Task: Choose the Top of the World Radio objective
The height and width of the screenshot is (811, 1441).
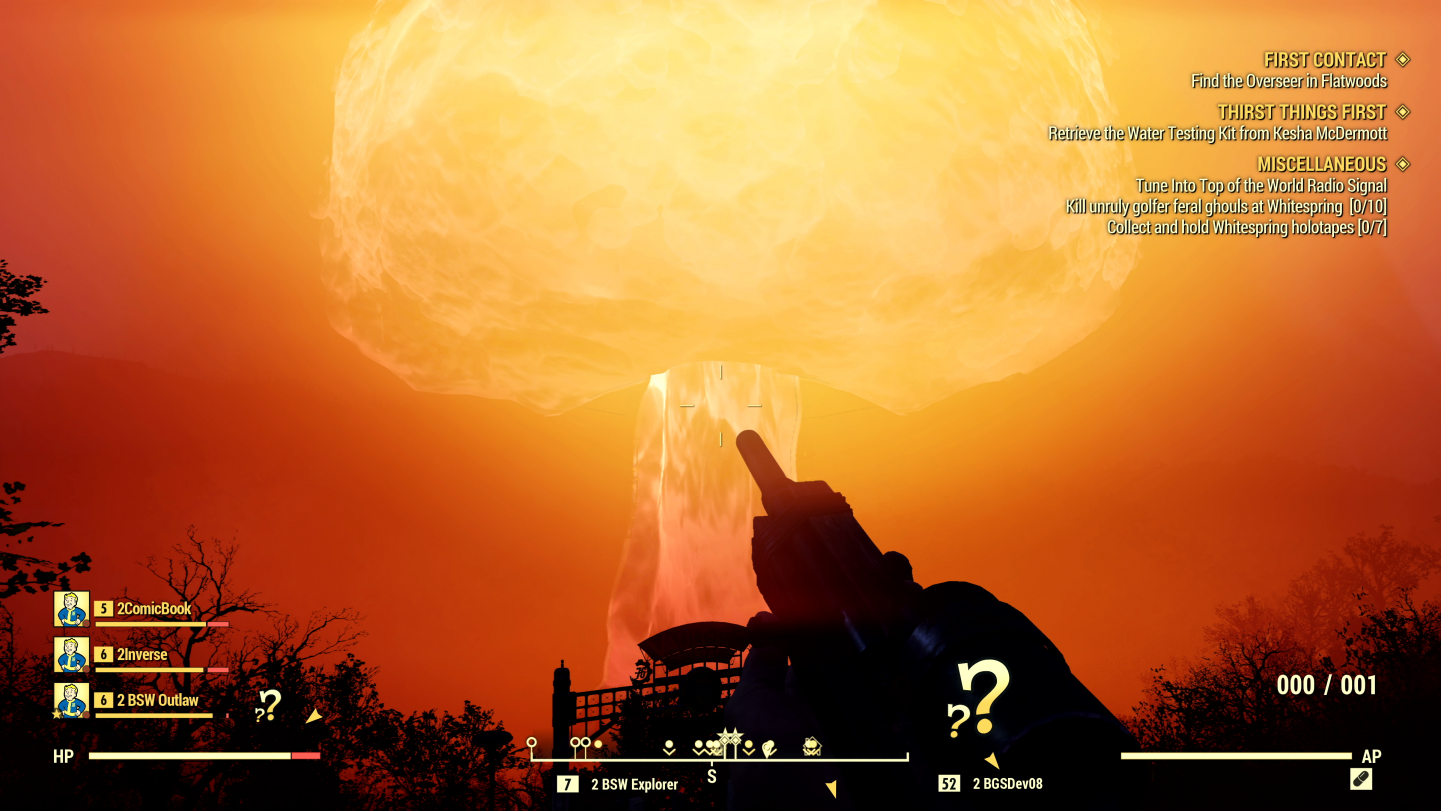Action: coord(1260,186)
